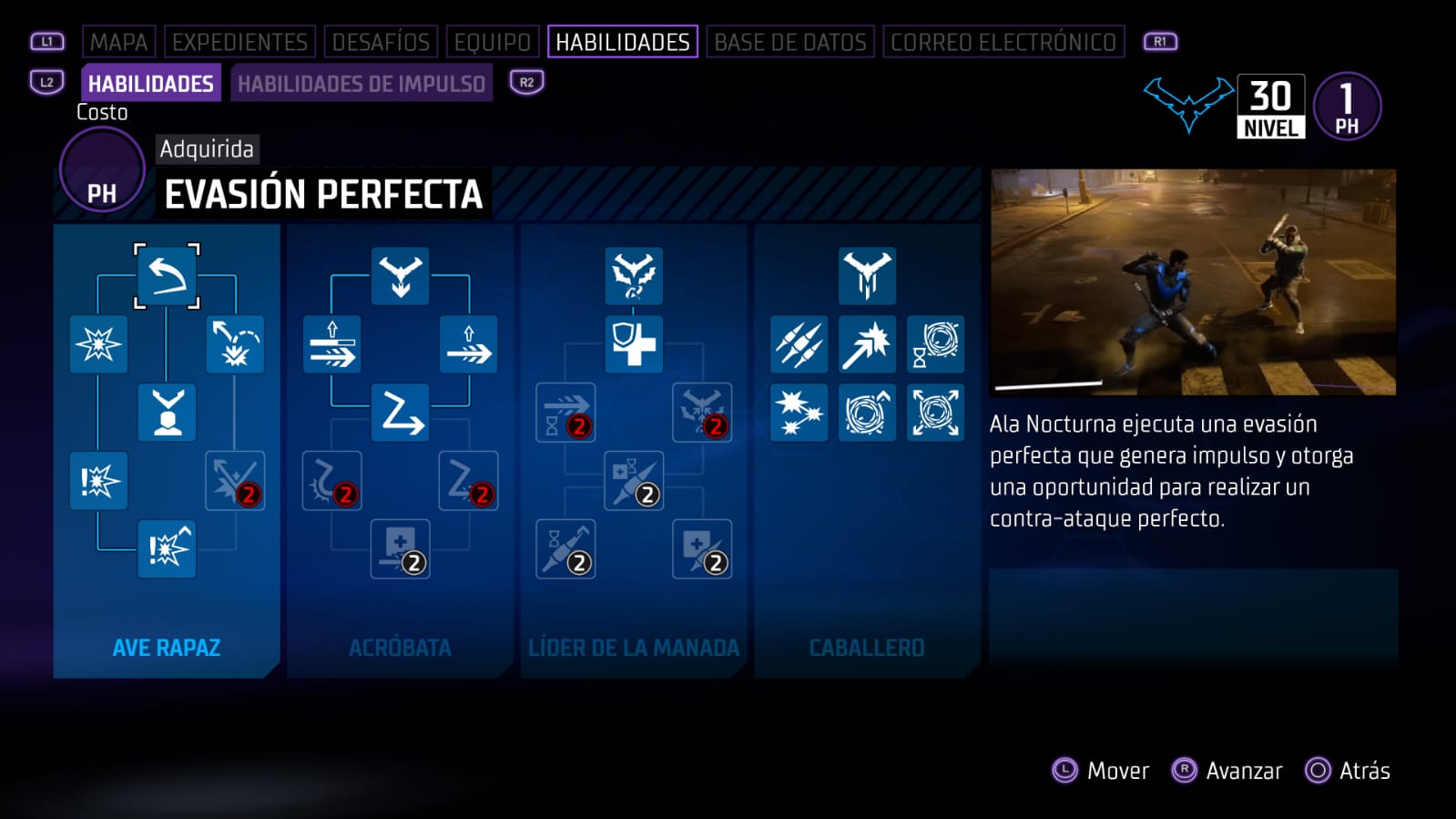Go to the DESAFÍOS tab
This screenshot has width=1456, height=819.
coord(381,42)
